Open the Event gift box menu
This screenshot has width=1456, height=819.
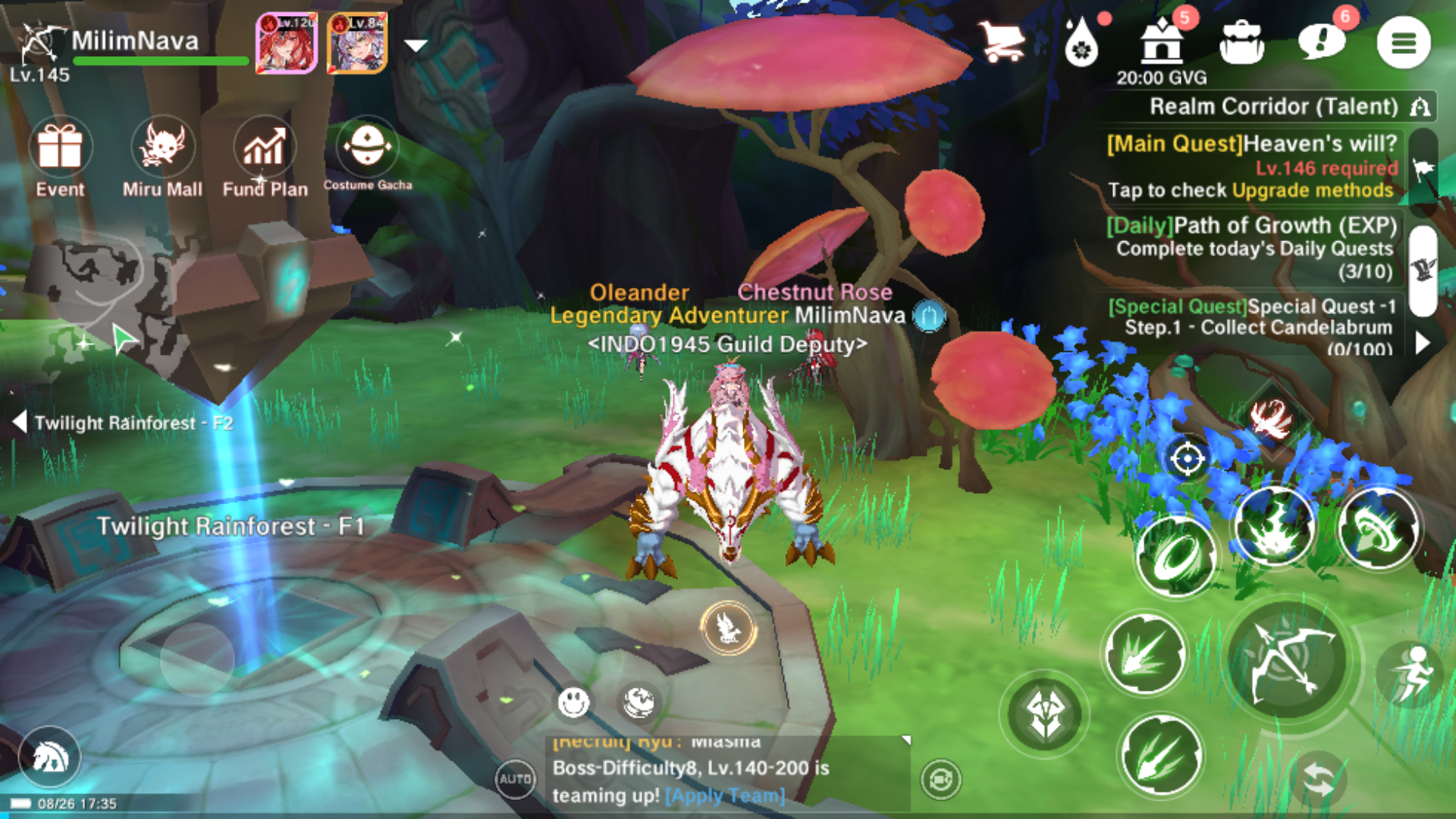[x=60, y=147]
